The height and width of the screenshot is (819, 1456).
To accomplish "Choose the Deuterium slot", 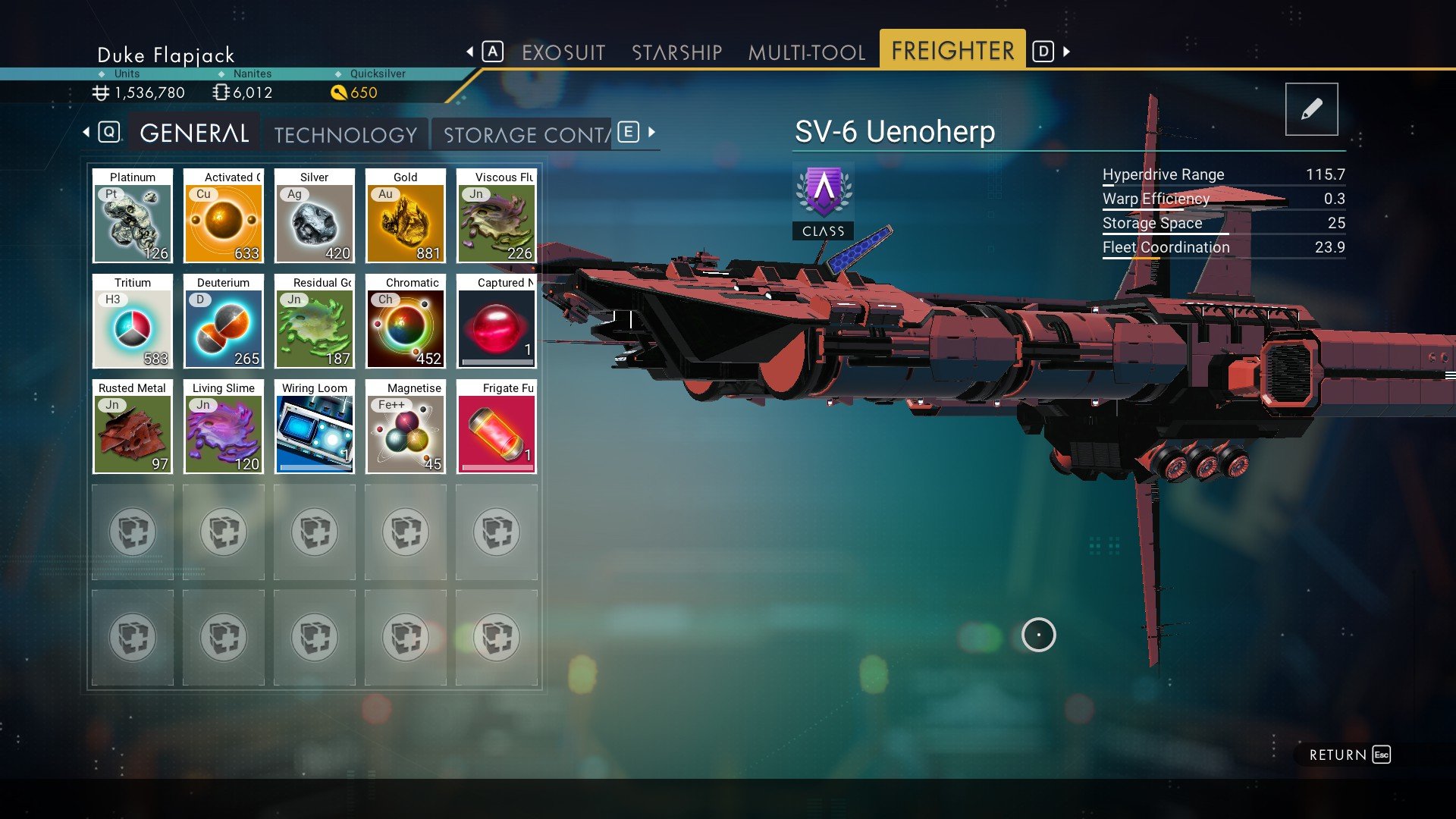I will coord(224,322).
